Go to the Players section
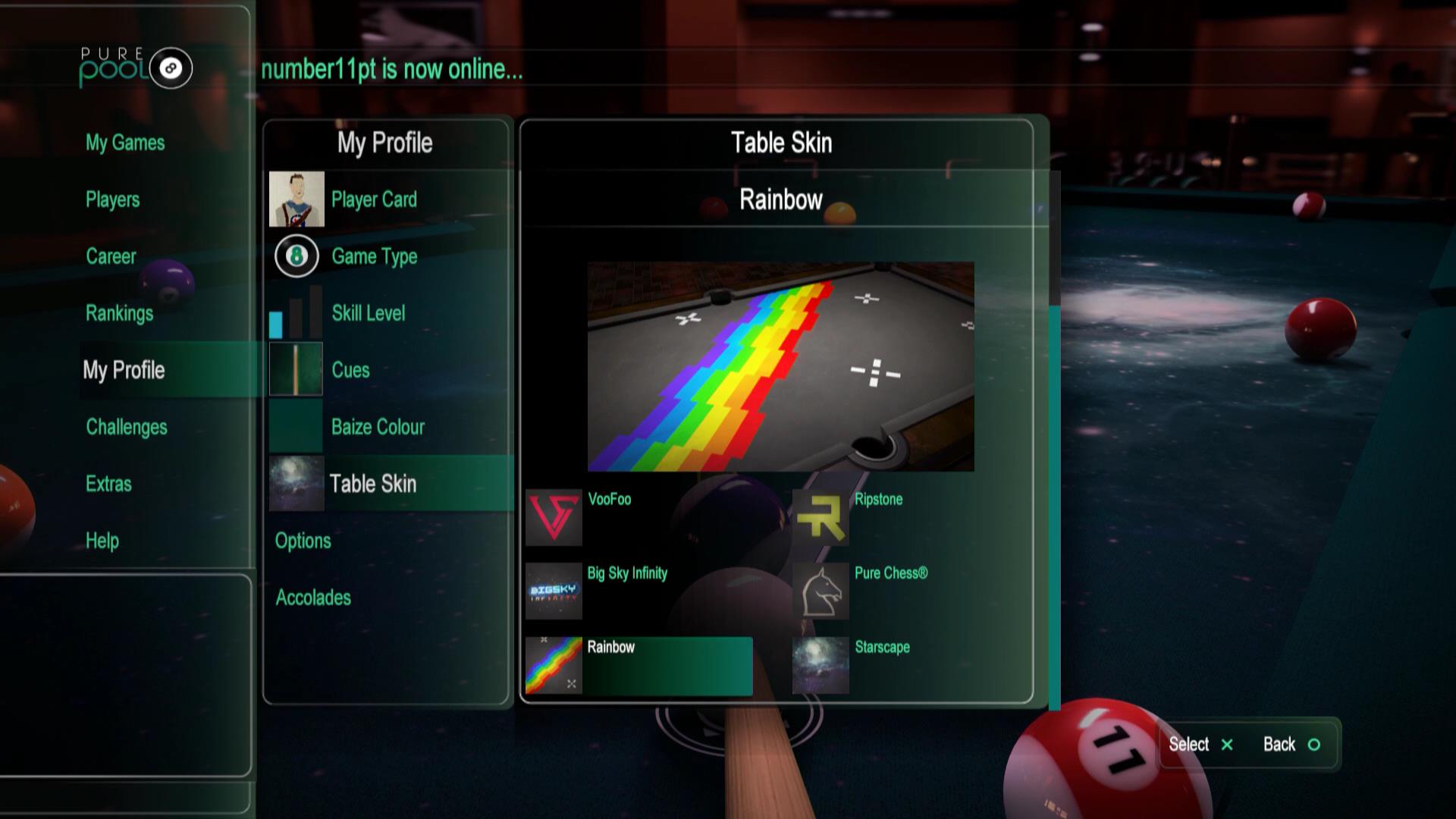This screenshot has height=819, width=1456. click(113, 199)
